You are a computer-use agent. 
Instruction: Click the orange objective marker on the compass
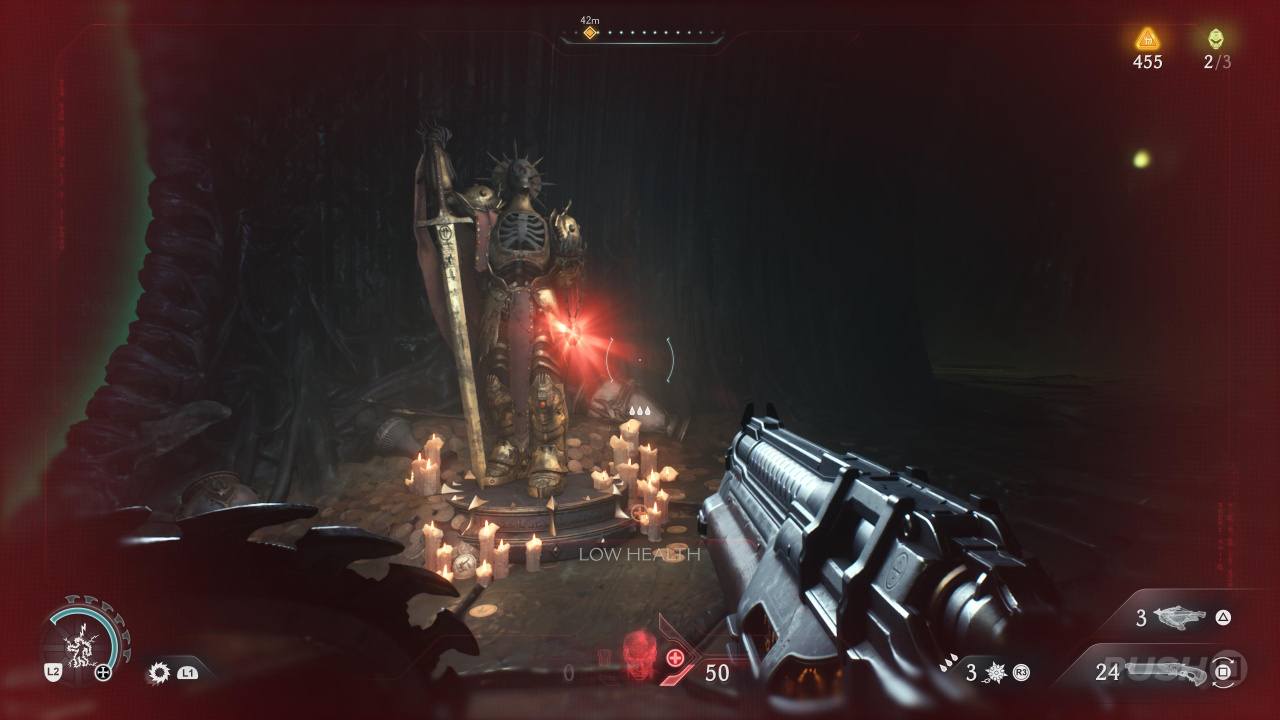tap(590, 33)
